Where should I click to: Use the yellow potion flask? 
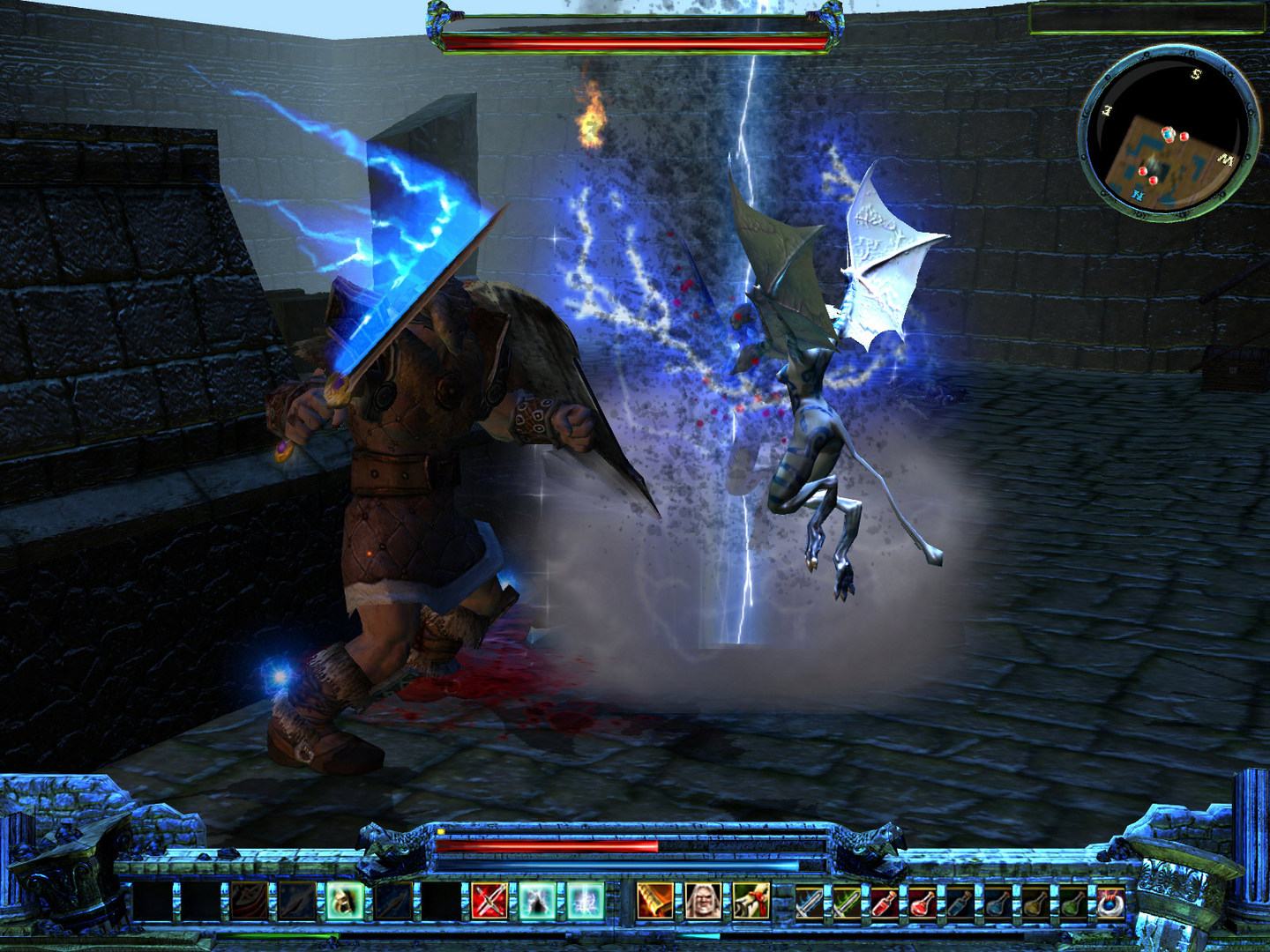1035,901
